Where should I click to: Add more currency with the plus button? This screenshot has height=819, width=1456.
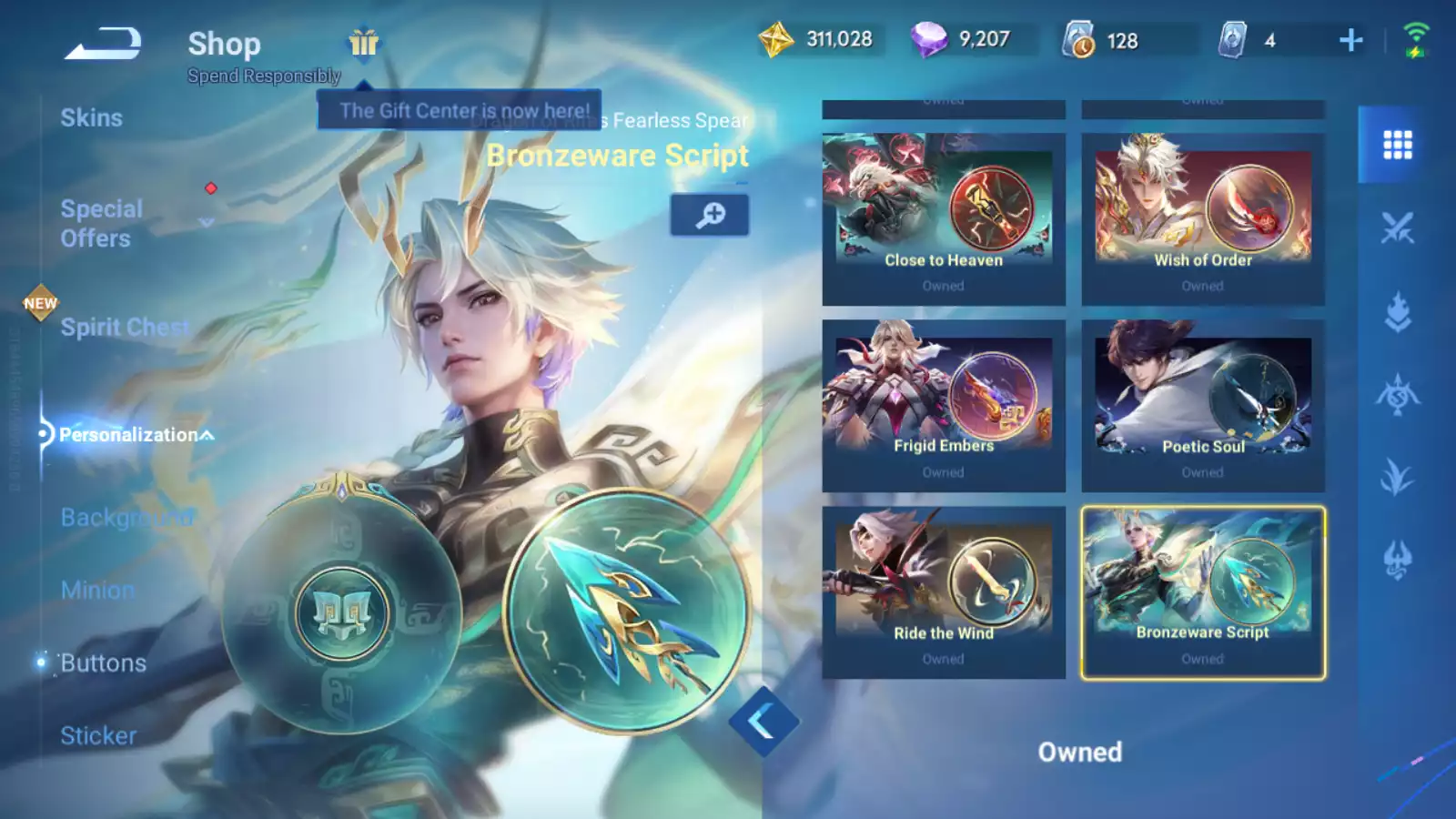pyautogui.click(x=1351, y=40)
